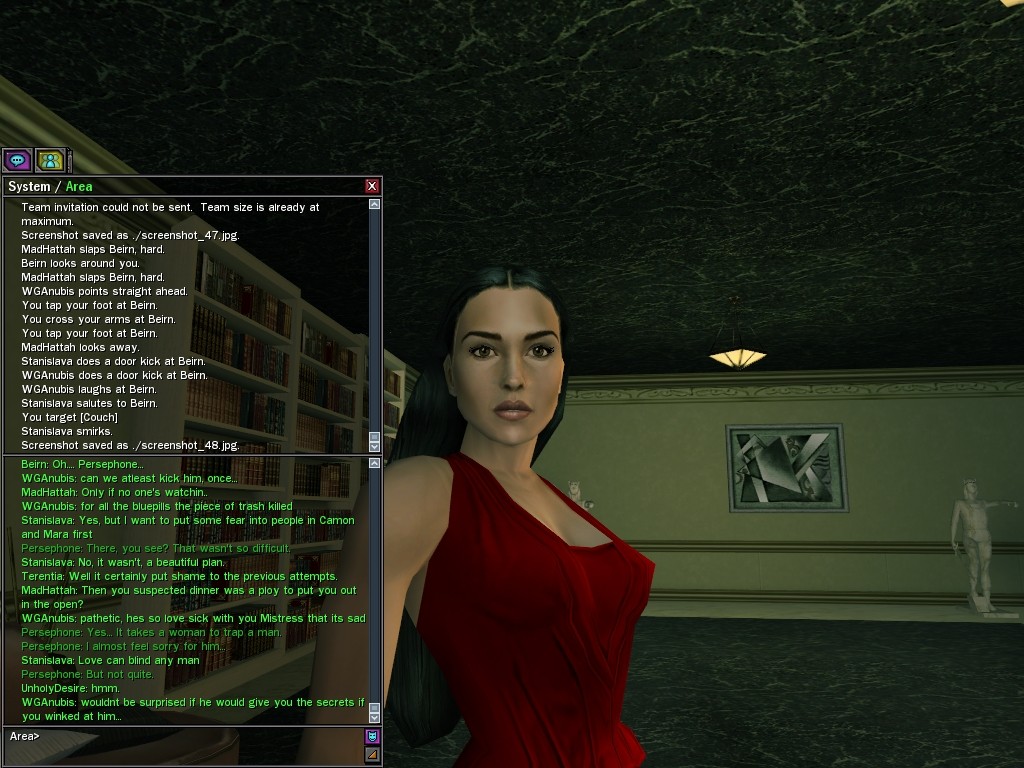Switch to the Area chat tab
Image resolution: width=1024 pixels, height=768 pixels.
click(x=79, y=187)
